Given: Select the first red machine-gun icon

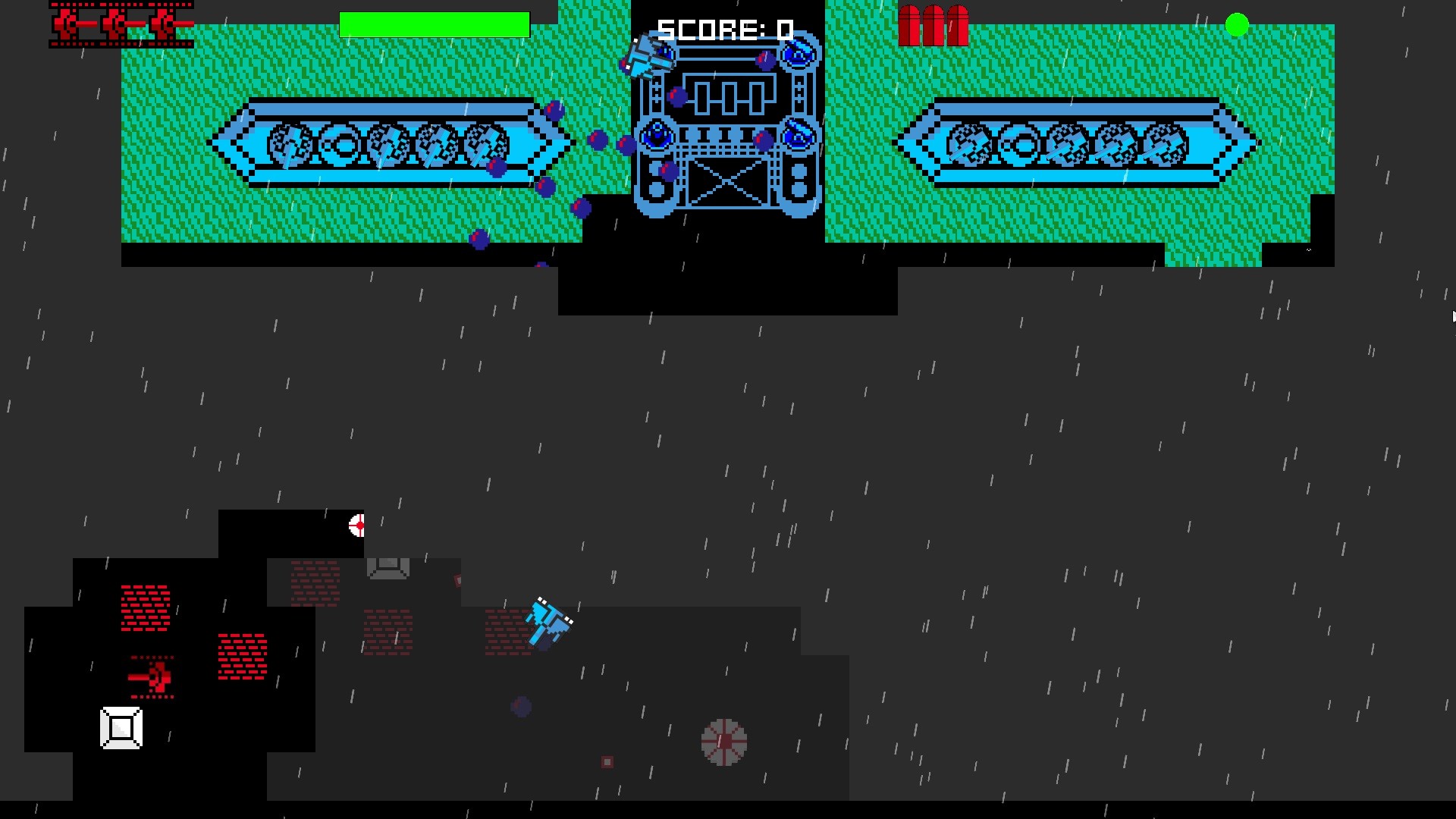Looking at the screenshot, I should (68, 23).
